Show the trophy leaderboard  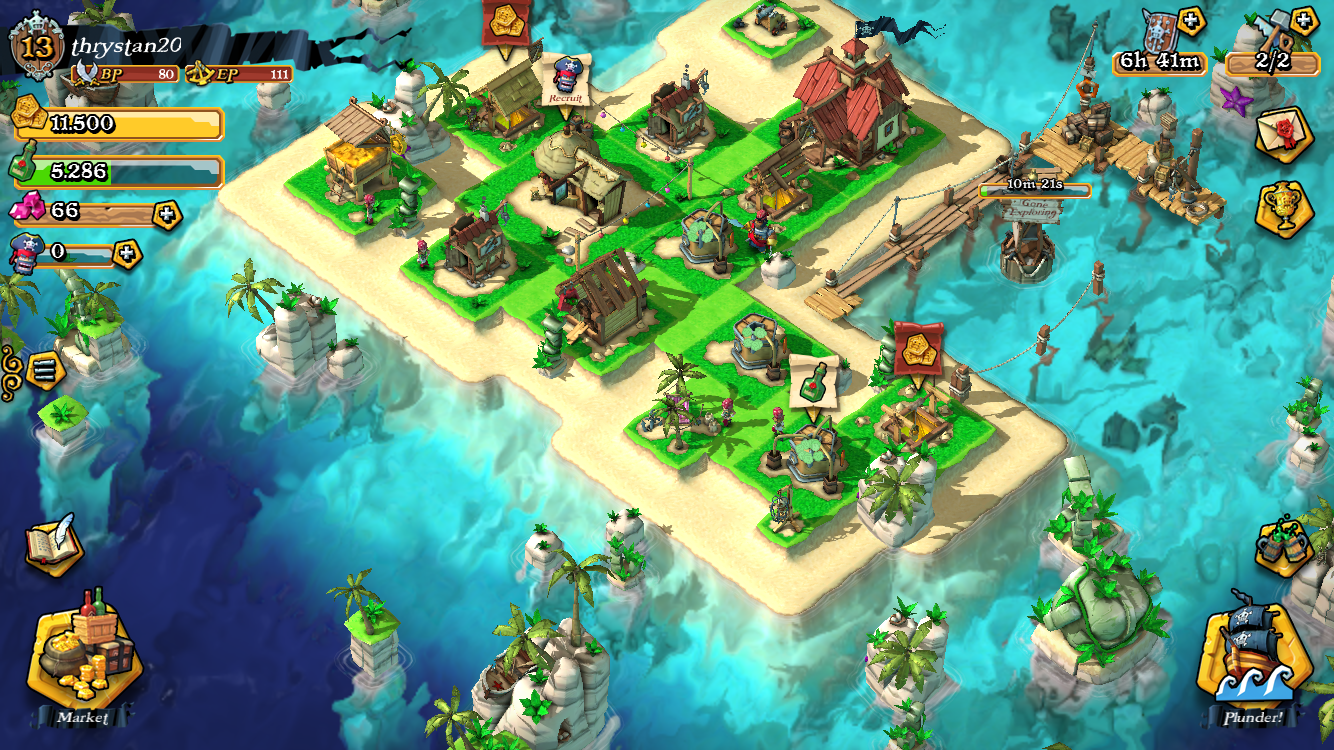[1284, 208]
